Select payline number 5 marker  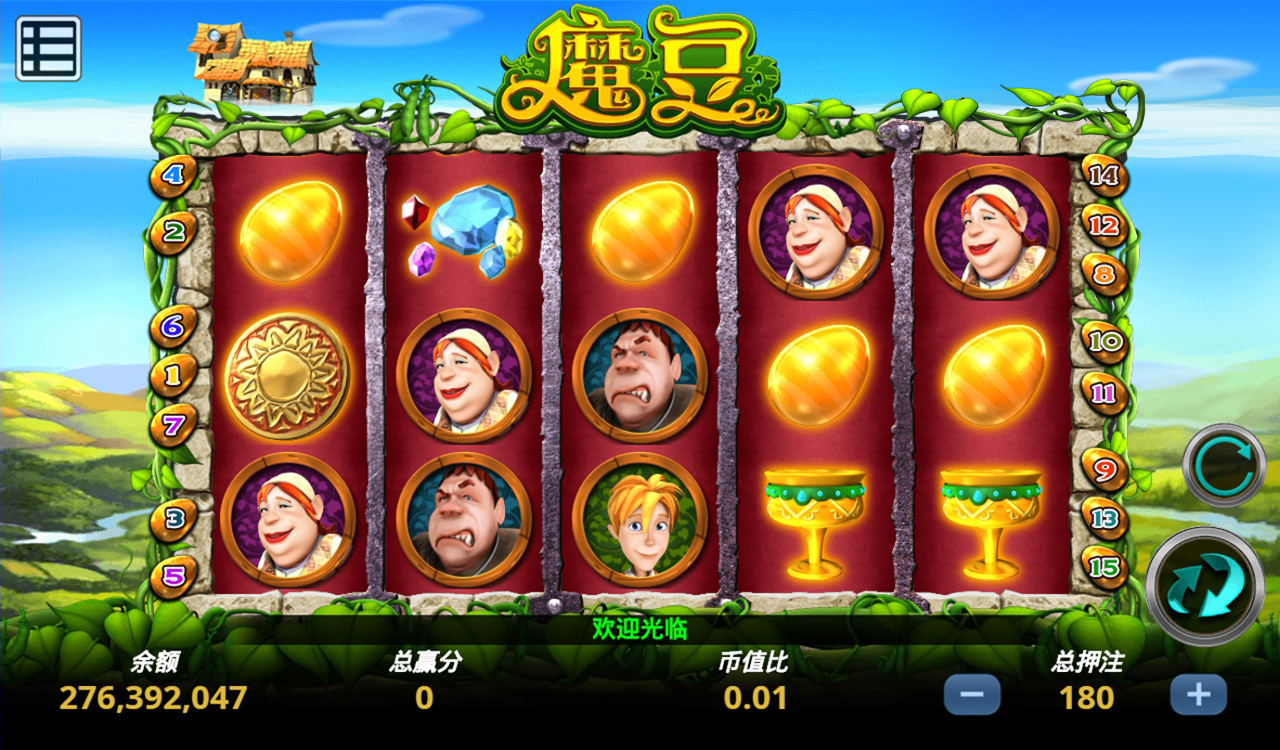[174, 576]
